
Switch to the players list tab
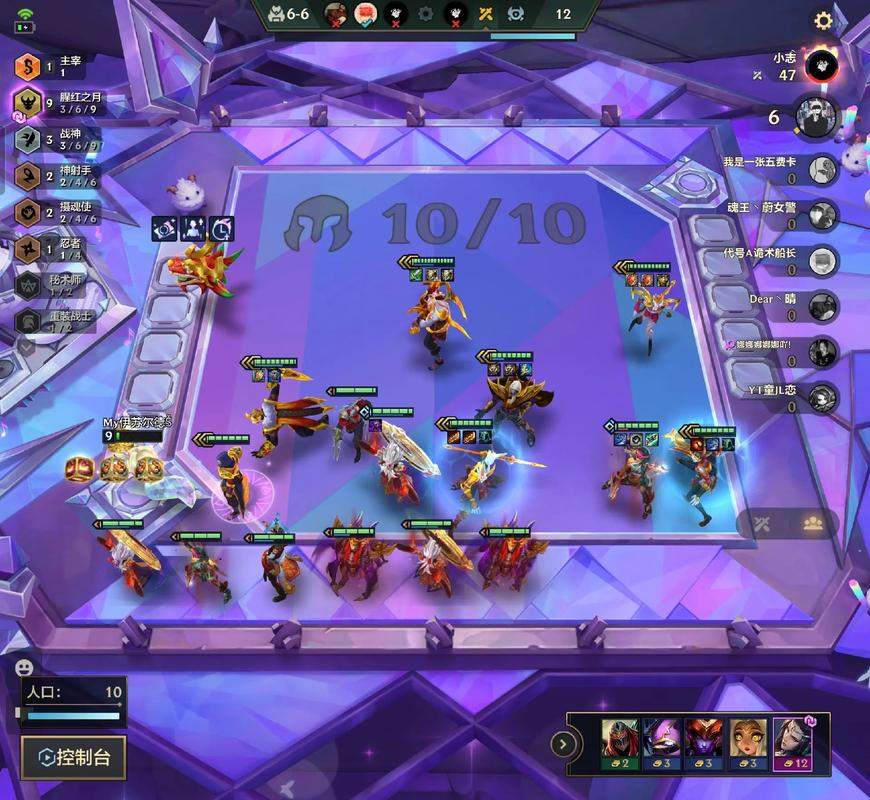(813, 523)
